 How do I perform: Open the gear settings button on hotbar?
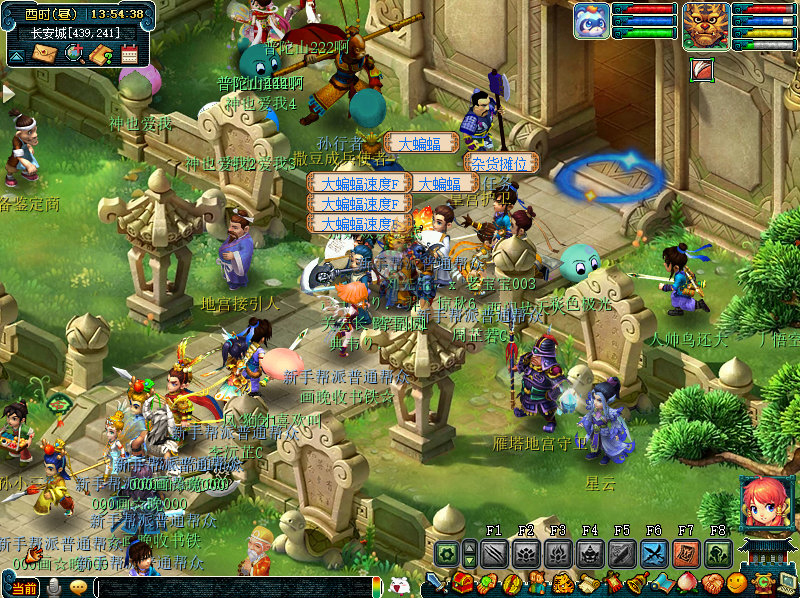click(x=447, y=553)
